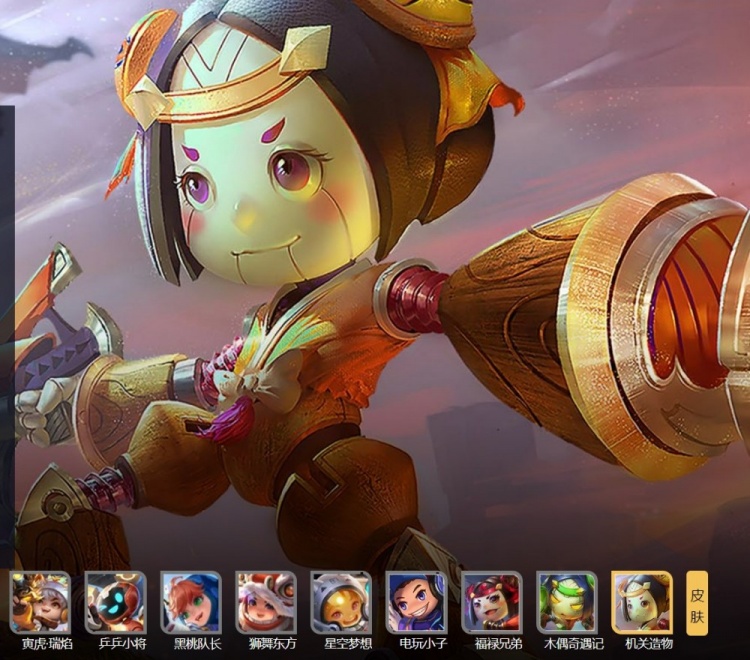The image size is (750, 660).
Task: Select the 电玩小子 skin thumbnail
Action: click(x=417, y=602)
